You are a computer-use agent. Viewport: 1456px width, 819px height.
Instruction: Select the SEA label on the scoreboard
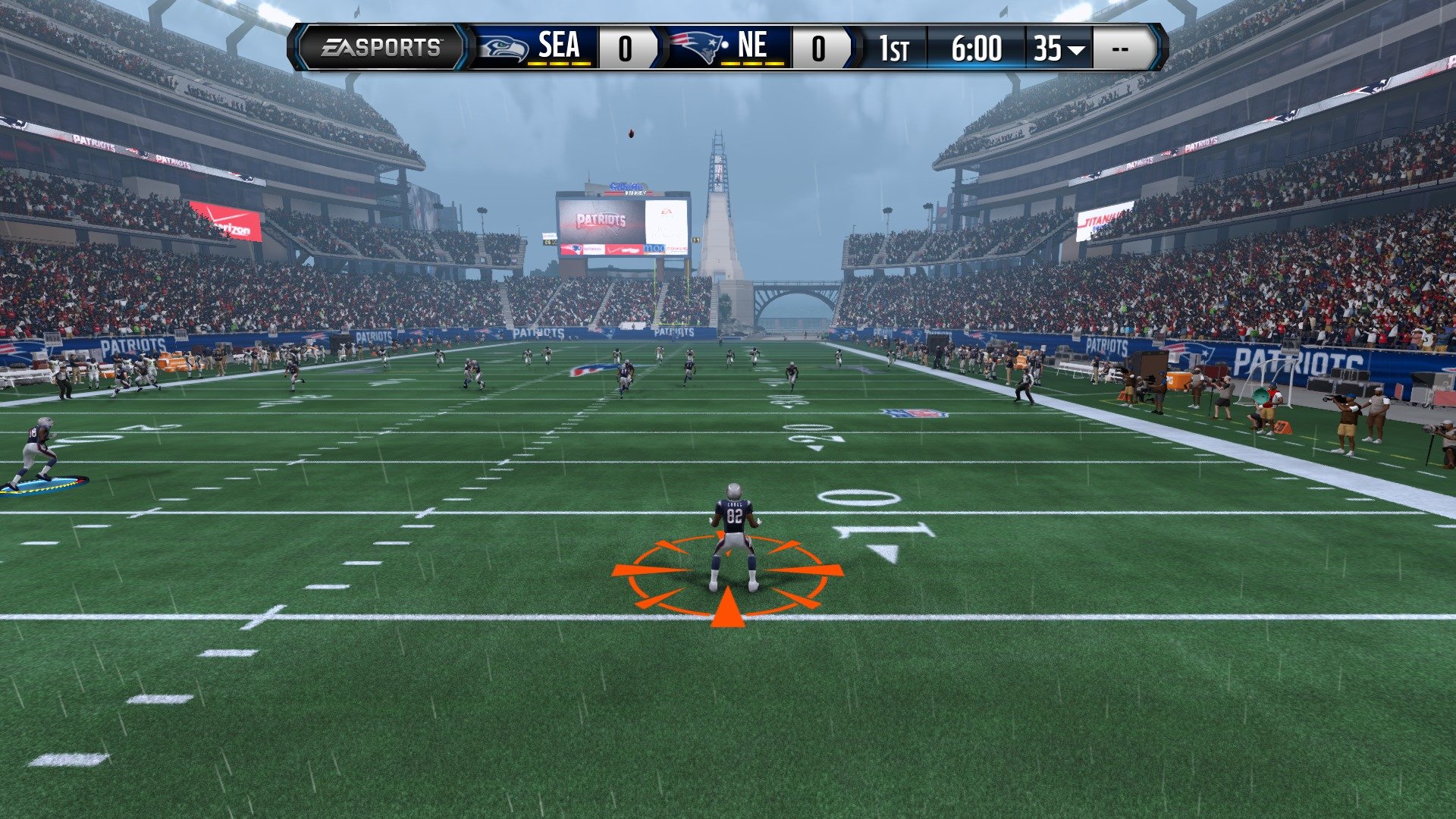559,45
